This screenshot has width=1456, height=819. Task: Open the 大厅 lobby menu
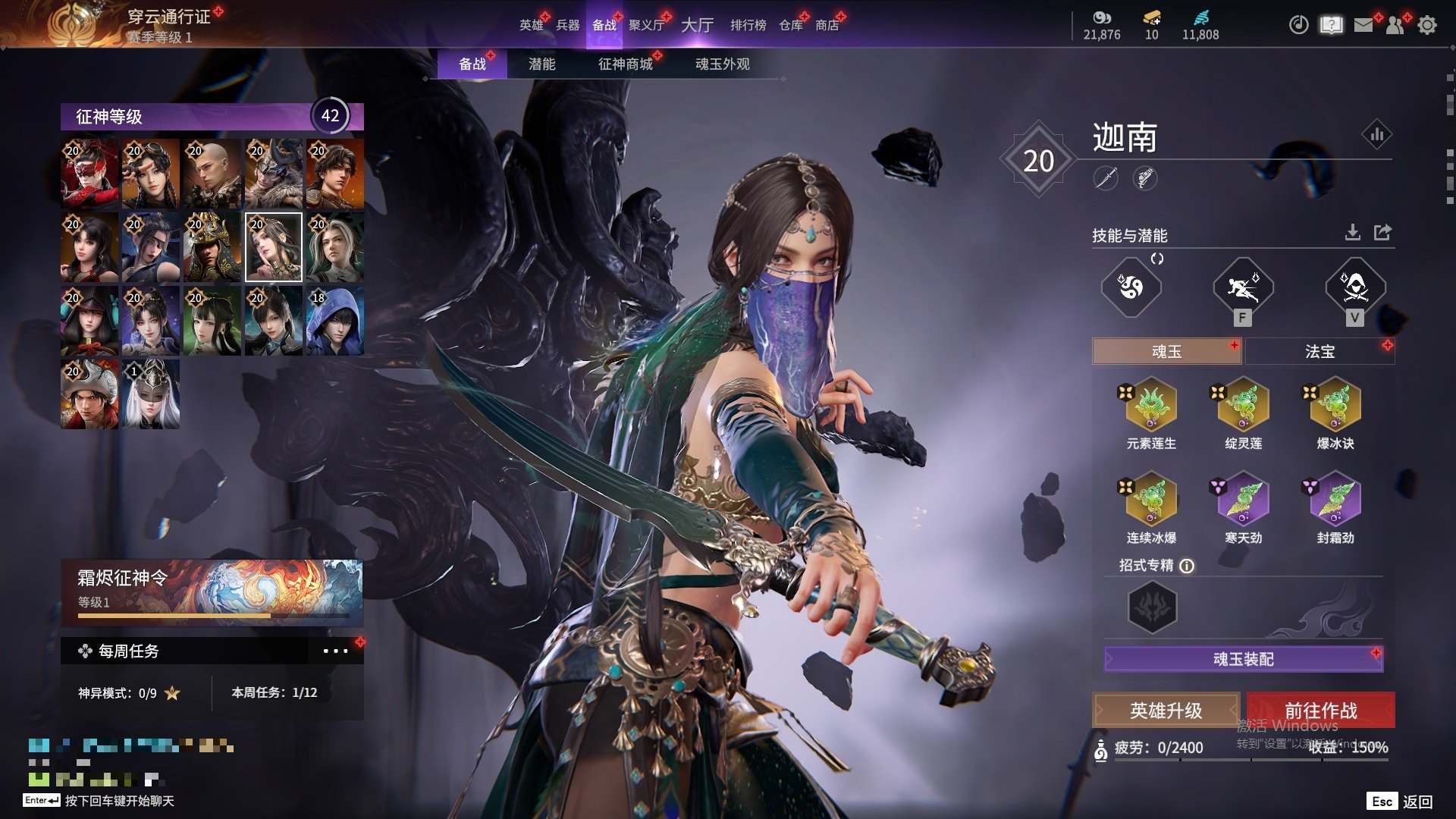tap(697, 25)
